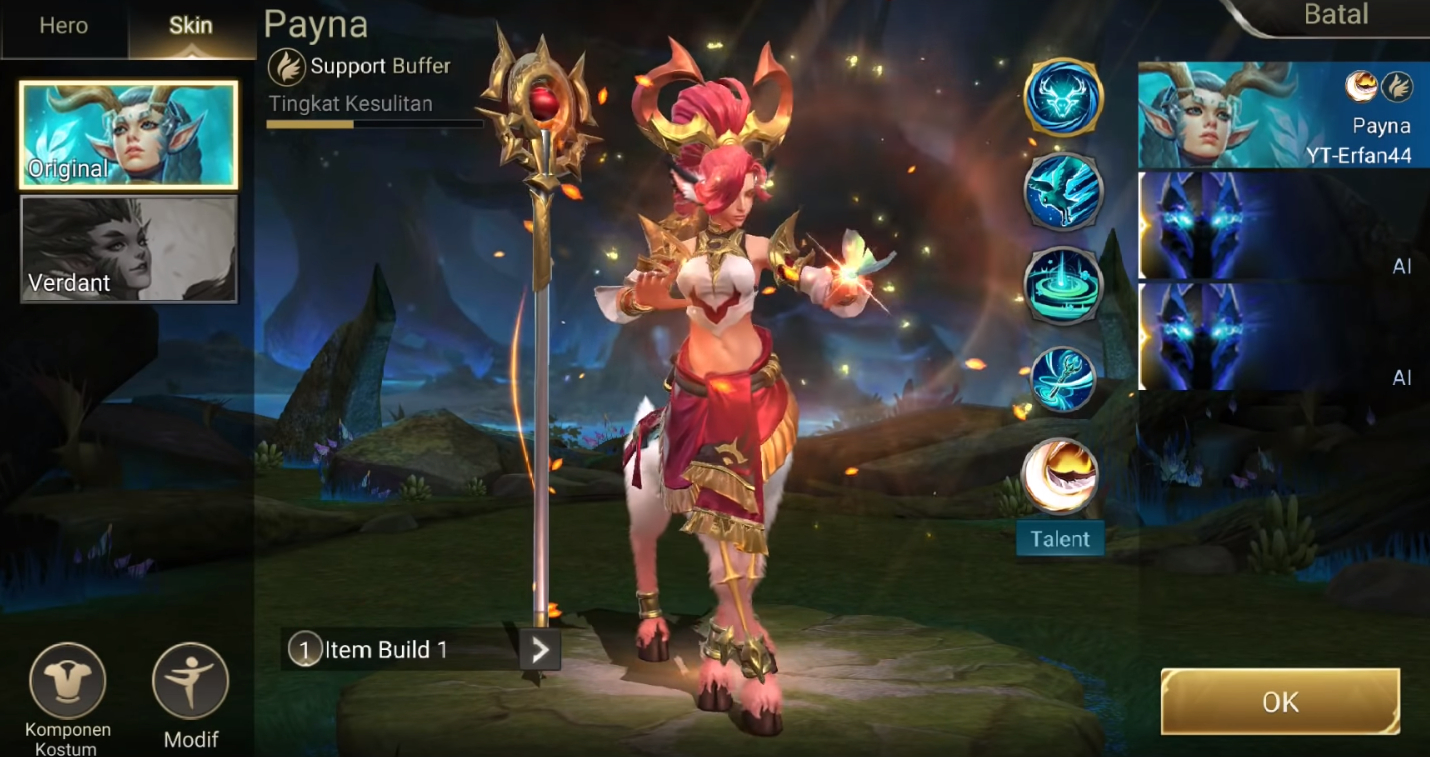The width and height of the screenshot is (1430, 757).
Task: Switch to the Skin tab
Action: point(190,27)
